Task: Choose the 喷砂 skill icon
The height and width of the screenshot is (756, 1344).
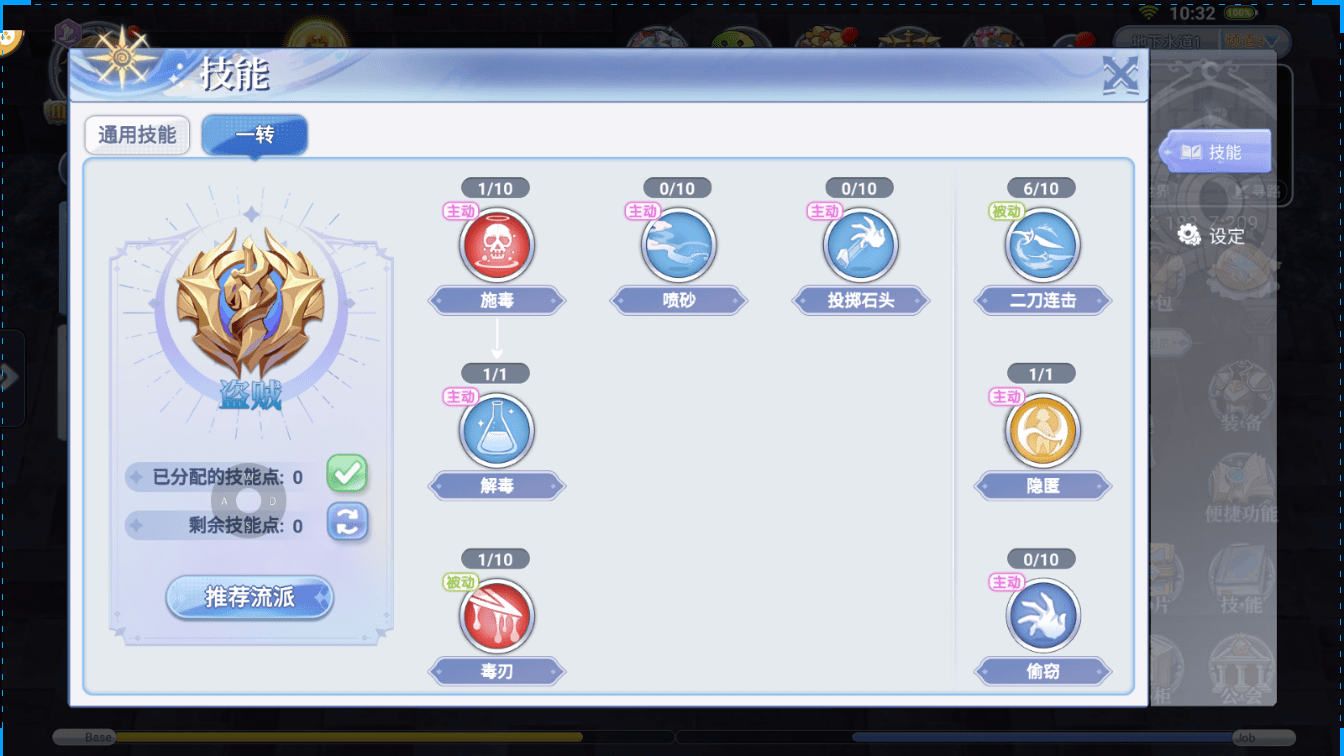Action: pyautogui.click(x=679, y=246)
